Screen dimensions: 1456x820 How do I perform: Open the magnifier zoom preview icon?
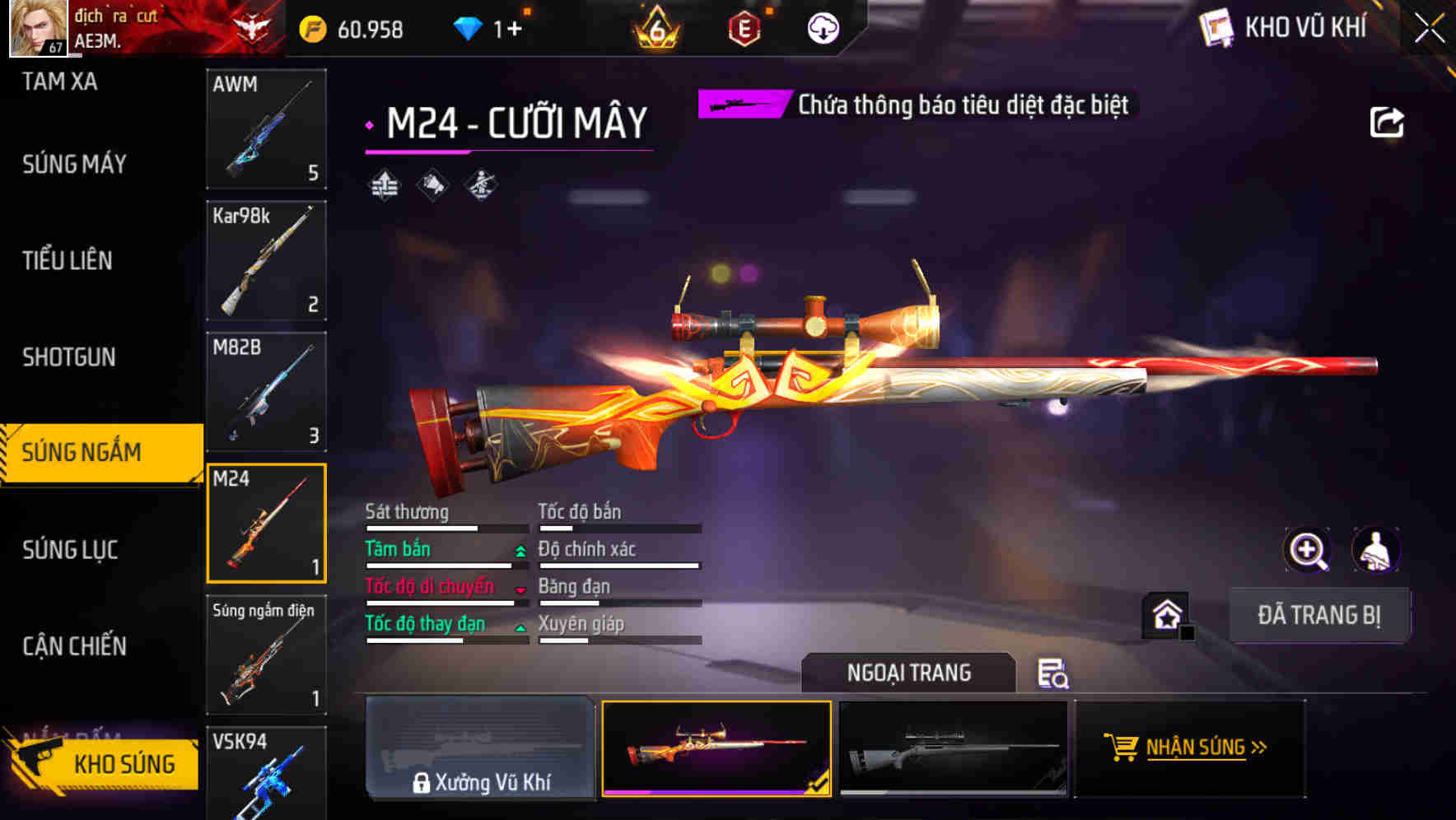tap(1308, 549)
